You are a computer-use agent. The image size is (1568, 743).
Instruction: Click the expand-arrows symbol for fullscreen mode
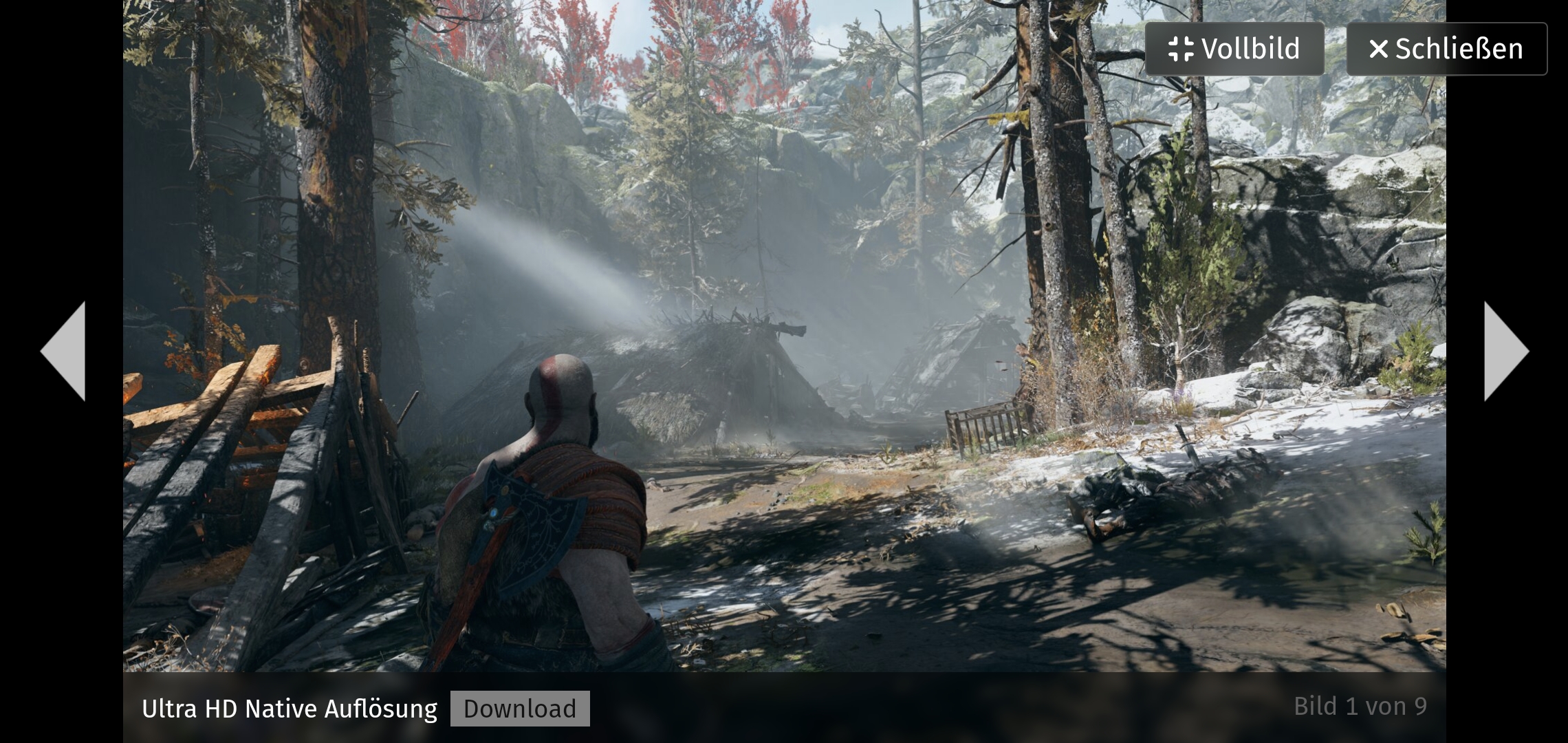1181,48
